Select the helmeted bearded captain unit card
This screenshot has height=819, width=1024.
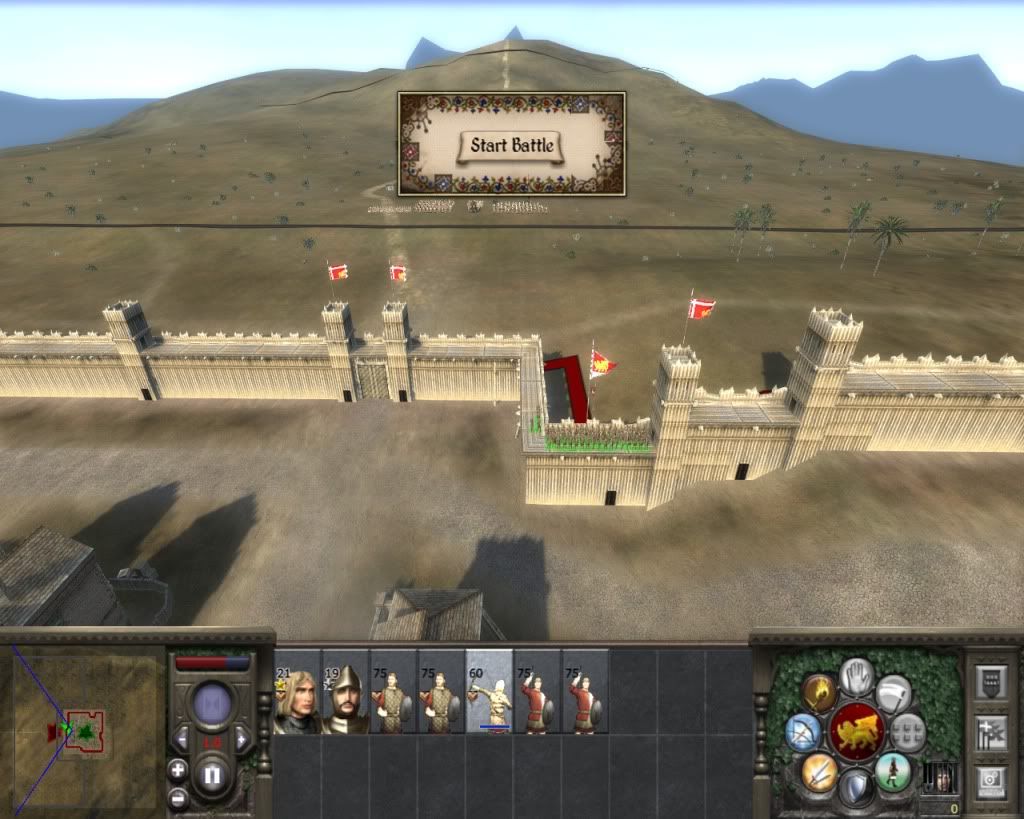345,692
